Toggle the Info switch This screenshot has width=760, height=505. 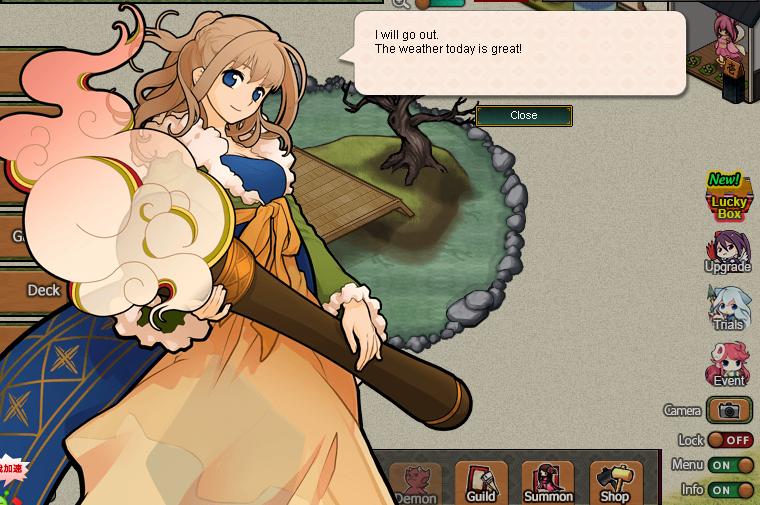(x=731, y=490)
